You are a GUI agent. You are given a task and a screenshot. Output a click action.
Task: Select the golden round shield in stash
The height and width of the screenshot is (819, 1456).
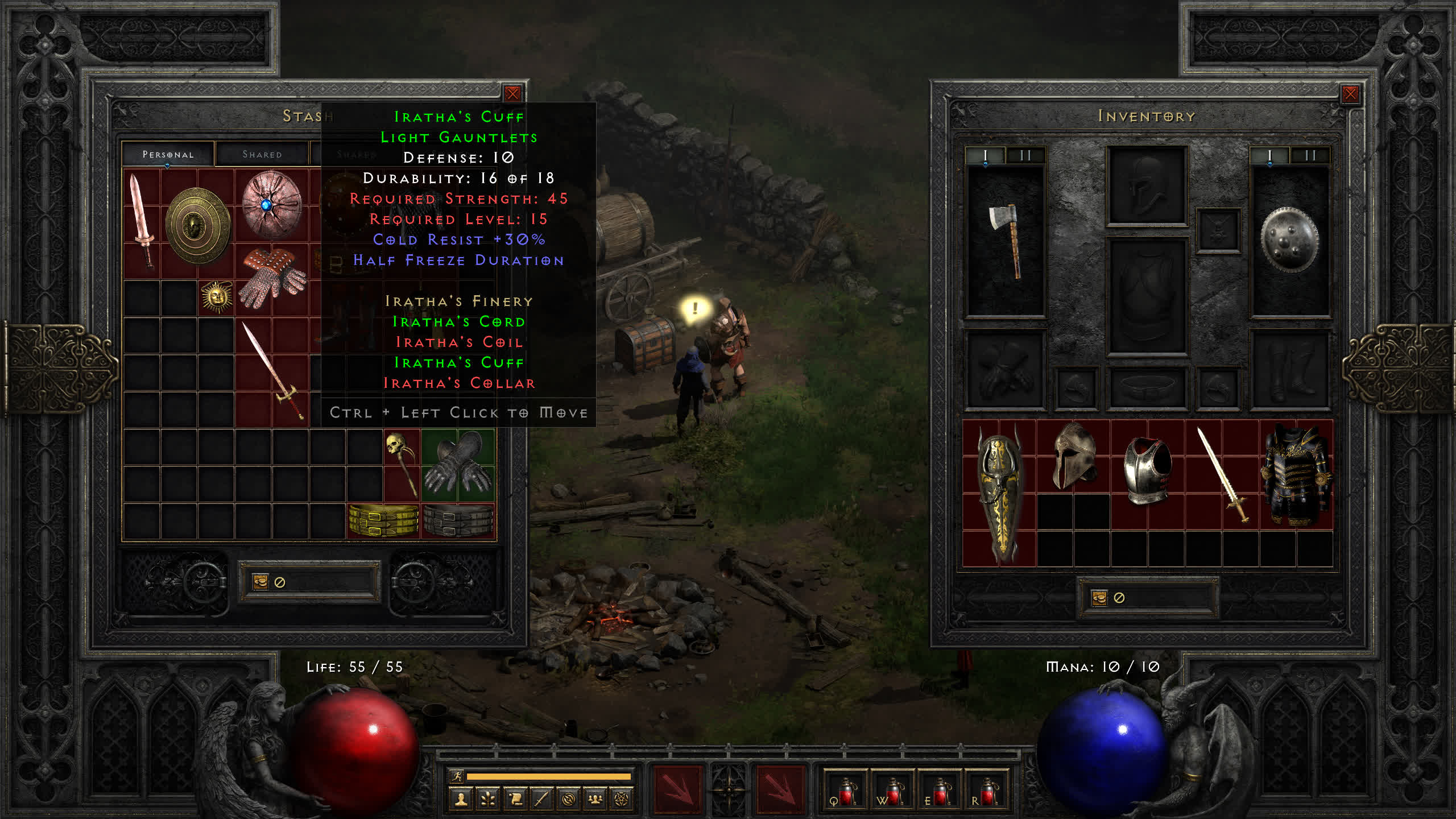click(197, 225)
